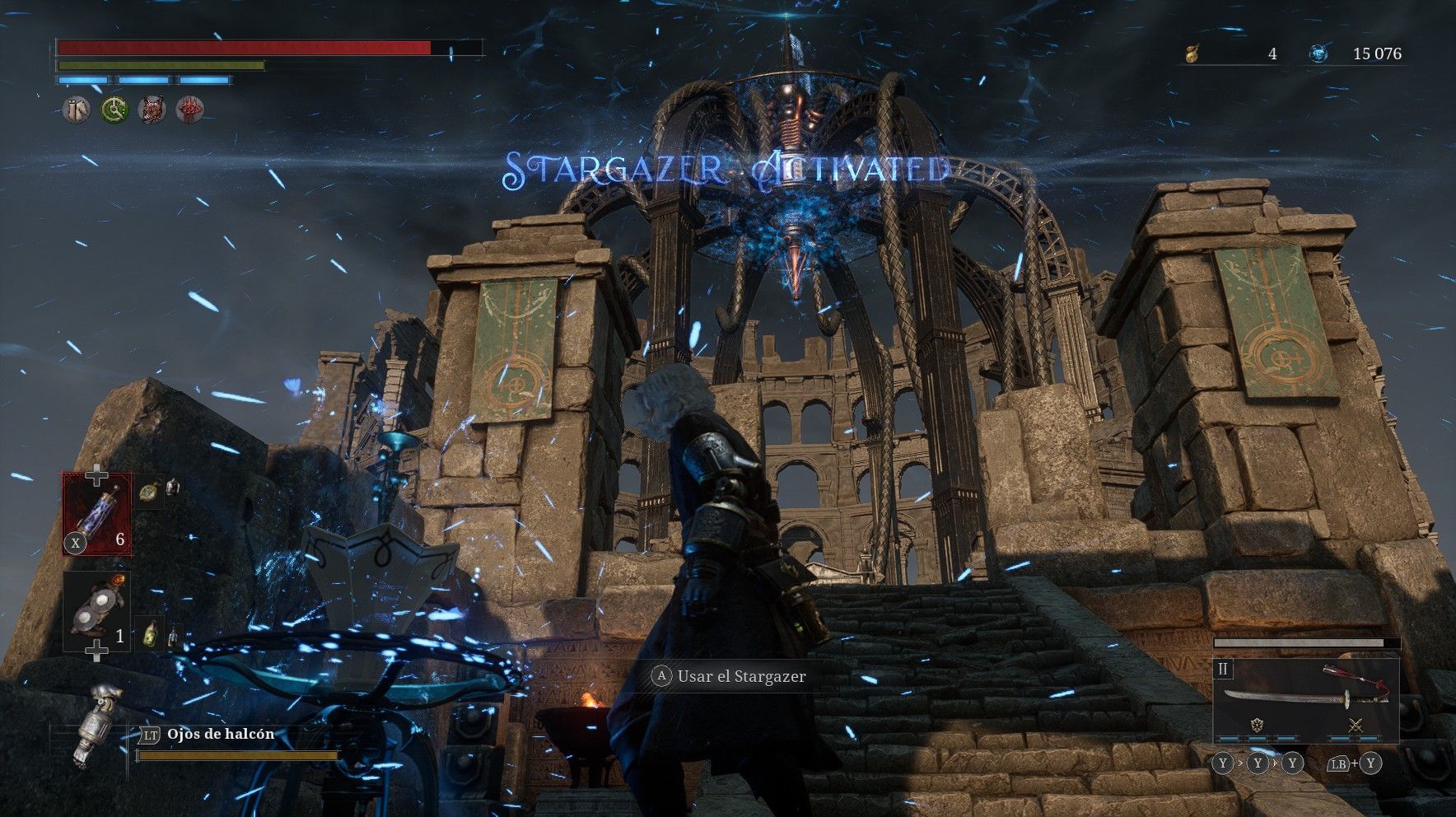
Task: Click the red eye status icon
Action: (190, 109)
